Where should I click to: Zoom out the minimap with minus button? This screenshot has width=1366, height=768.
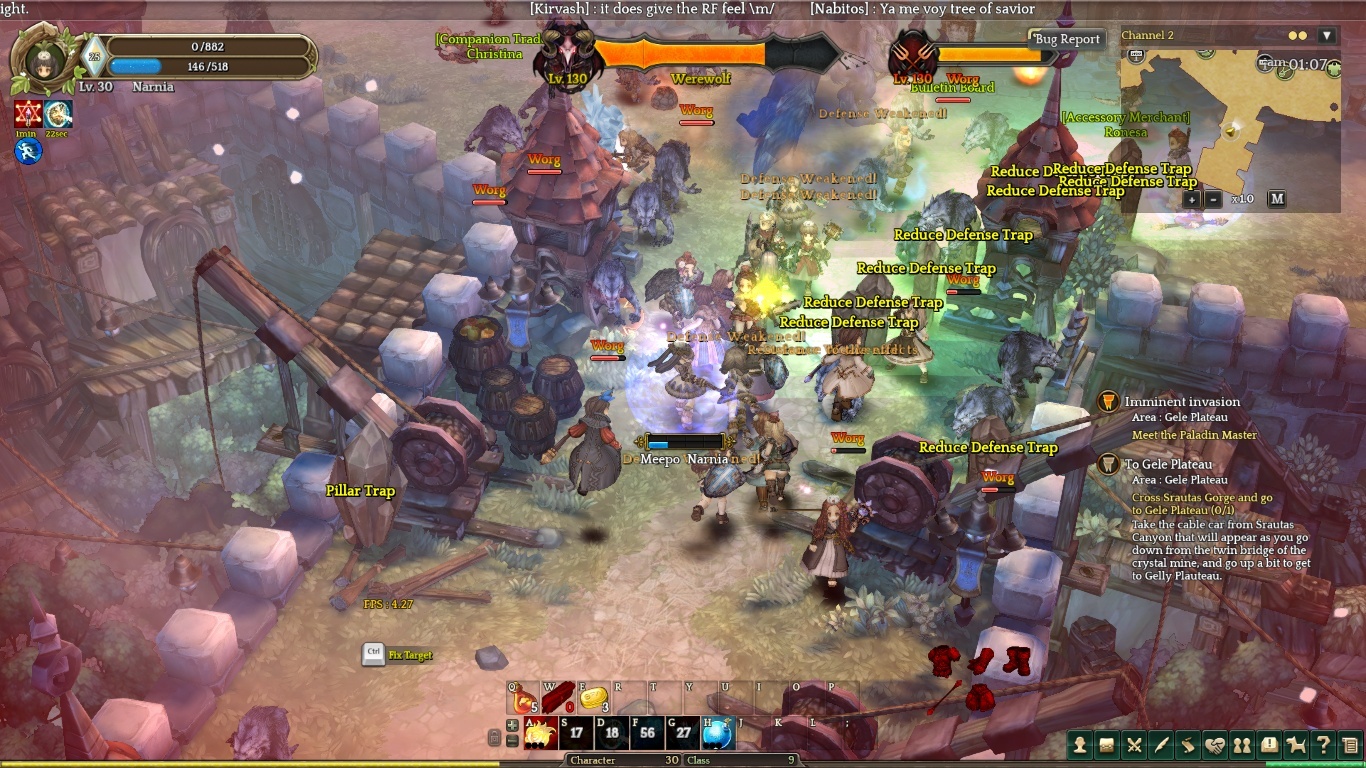coord(1214,198)
